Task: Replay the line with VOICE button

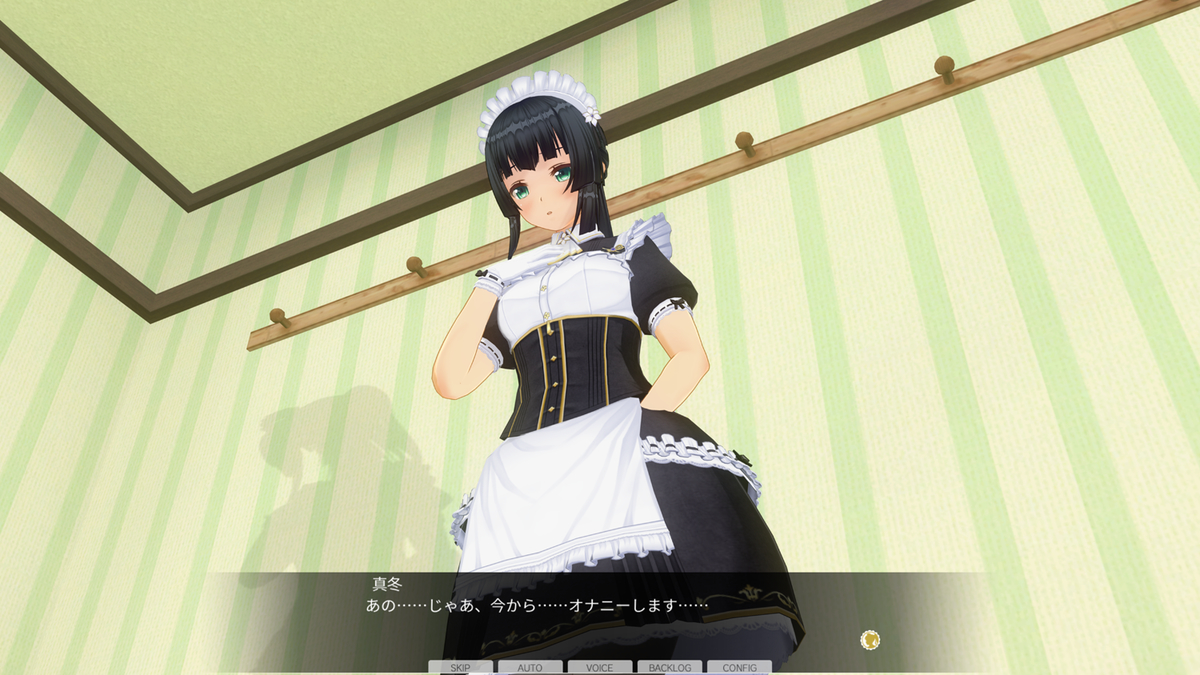Action: pyautogui.click(x=600, y=667)
